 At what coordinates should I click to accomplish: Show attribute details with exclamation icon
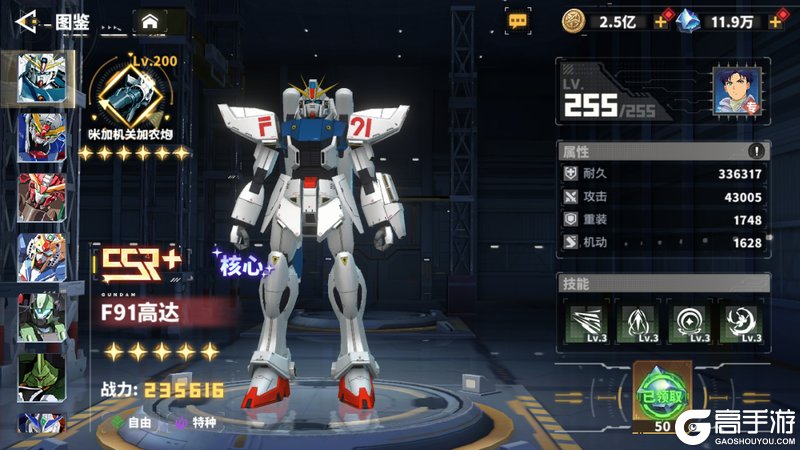[756, 151]
